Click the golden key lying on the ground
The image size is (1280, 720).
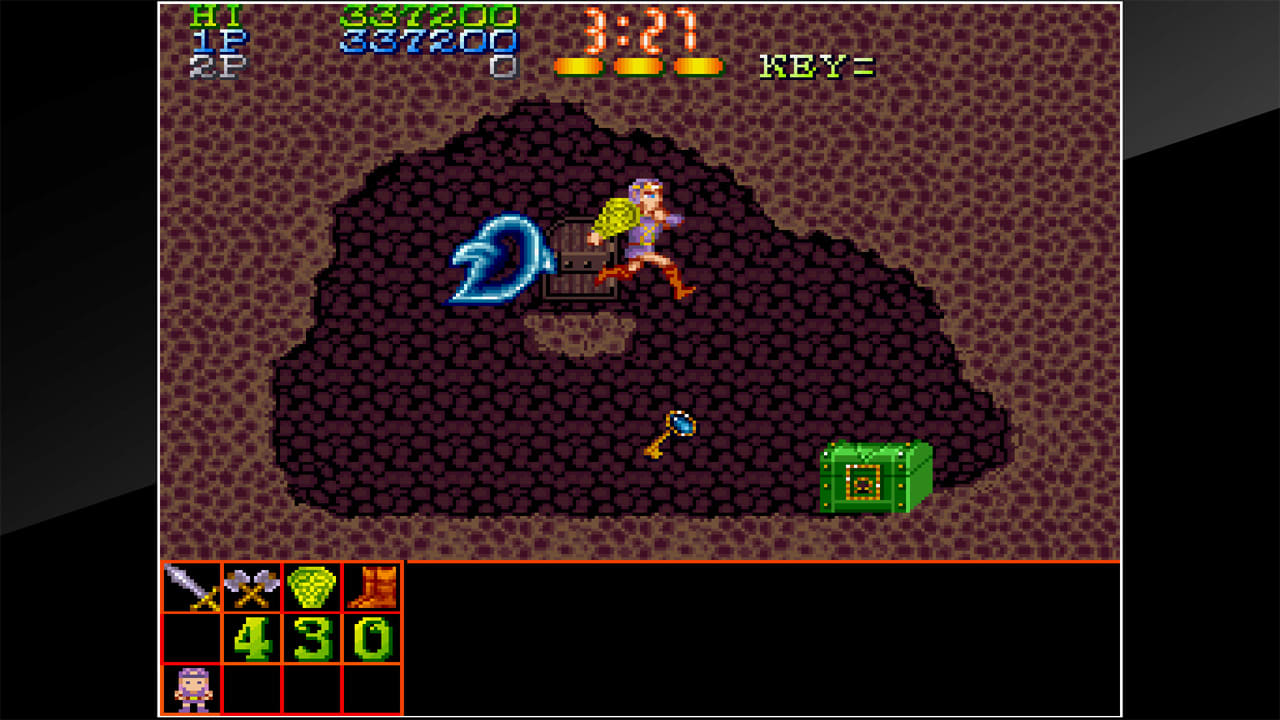click(670, 432)
